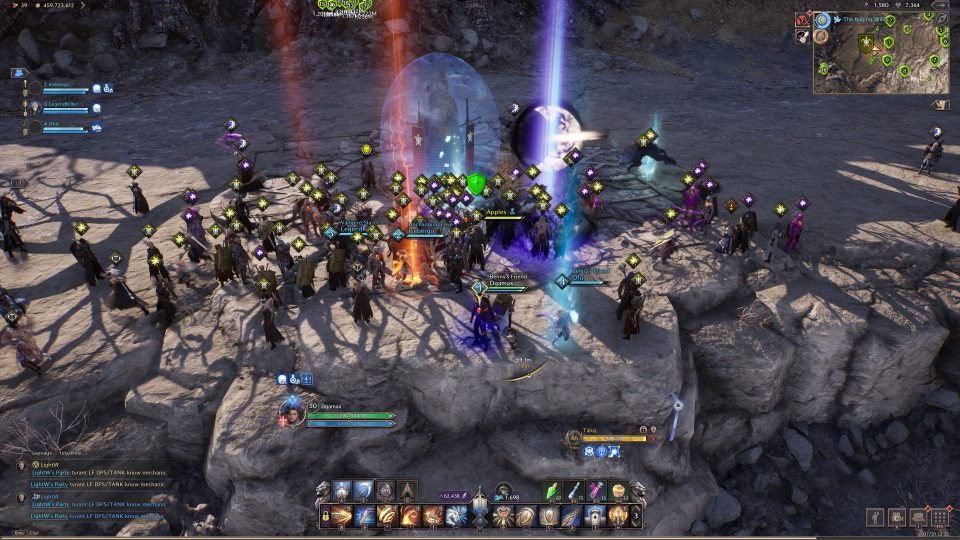Click the copper helmet icon by minimap
Screen dimensions: 960x540
(821, 37)
